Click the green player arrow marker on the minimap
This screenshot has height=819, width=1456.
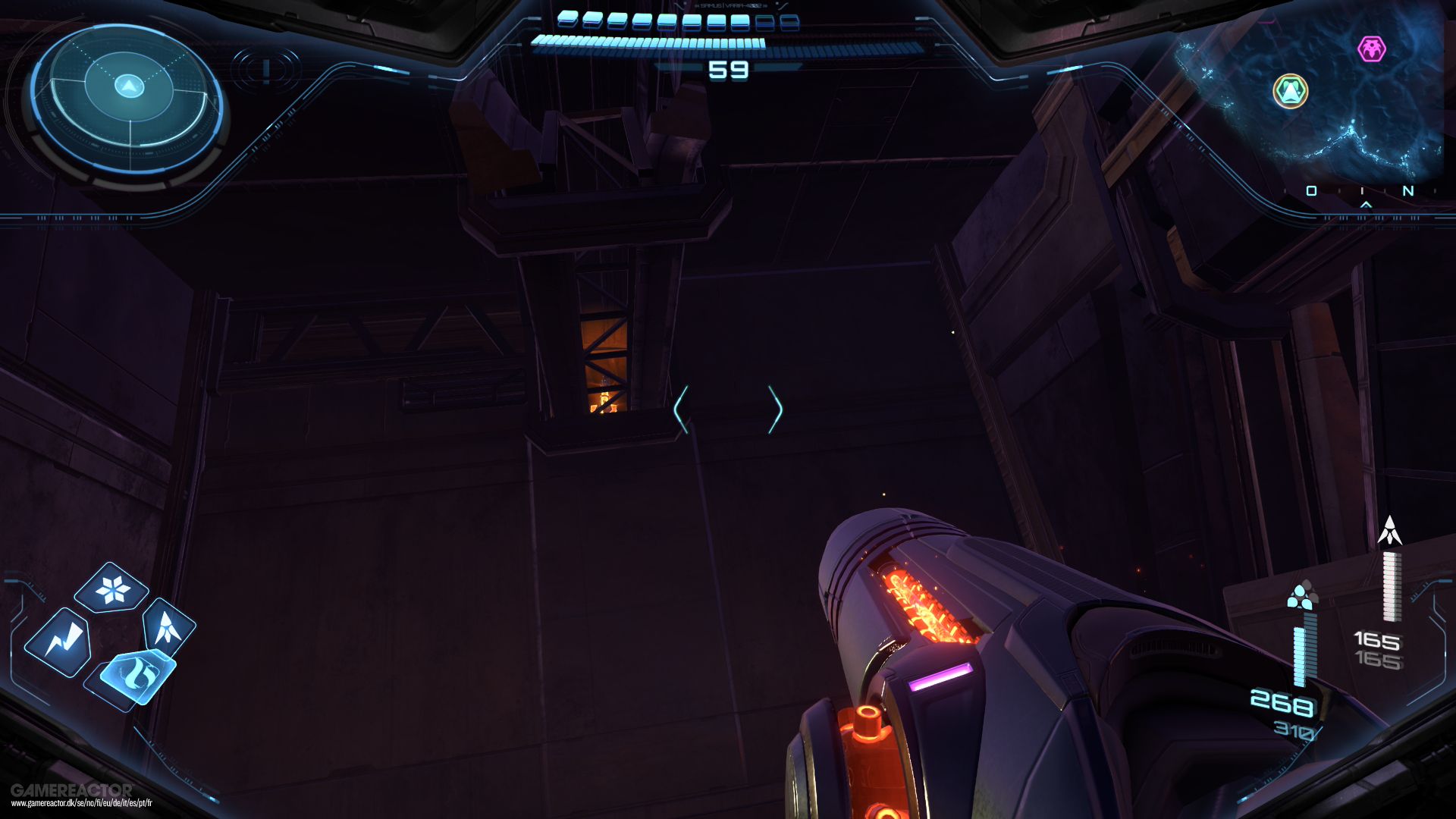coord(1291,90)
